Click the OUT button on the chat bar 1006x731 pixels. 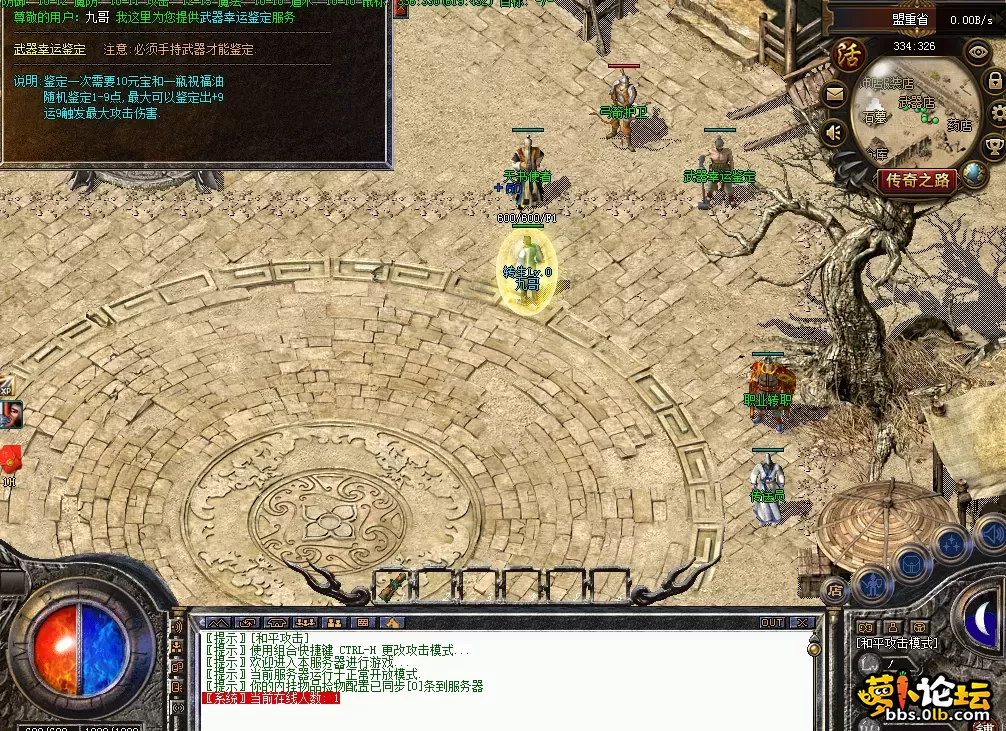tap(772, 622)
